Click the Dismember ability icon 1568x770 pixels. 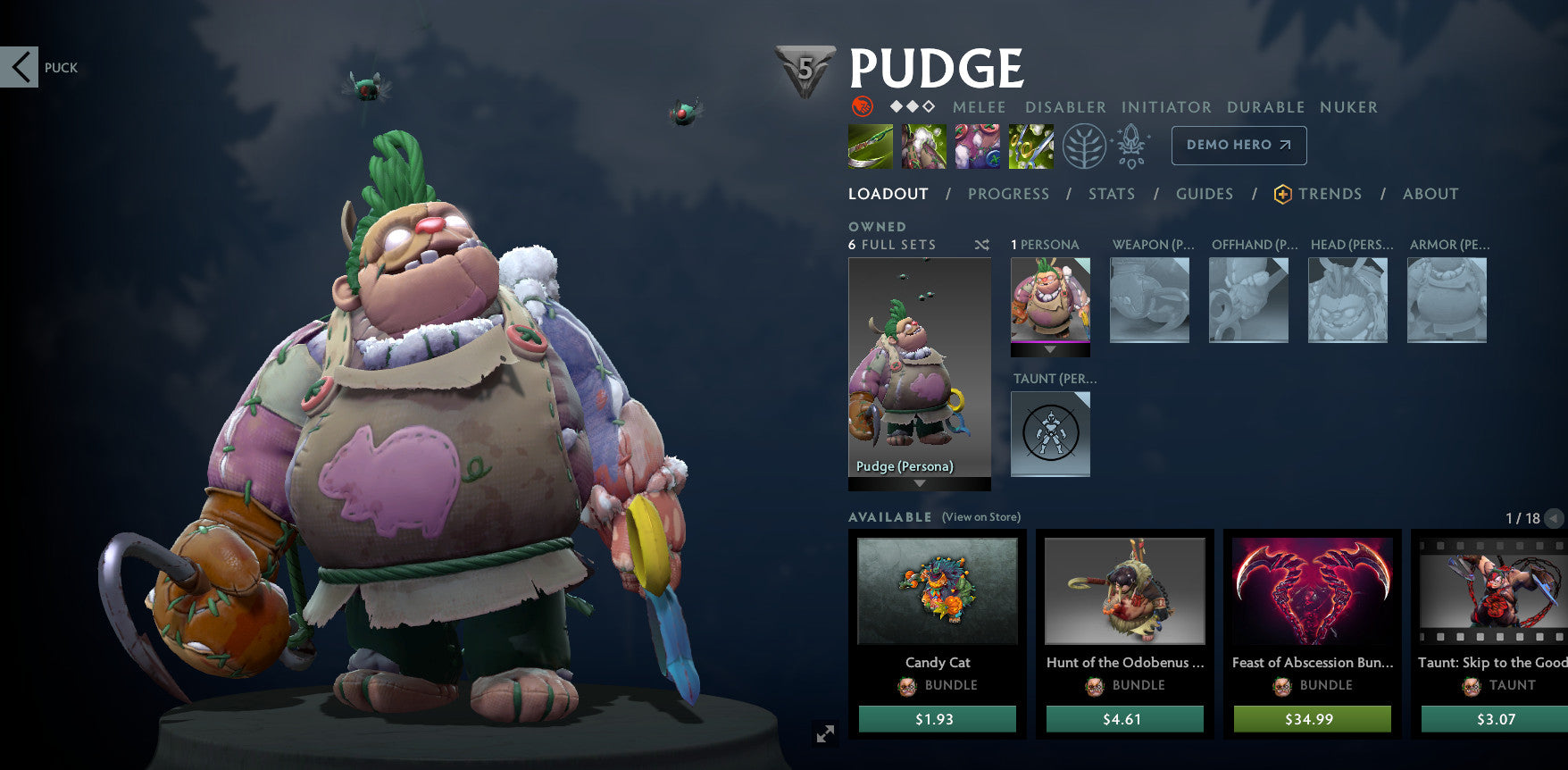click(x=1030, y=146)
